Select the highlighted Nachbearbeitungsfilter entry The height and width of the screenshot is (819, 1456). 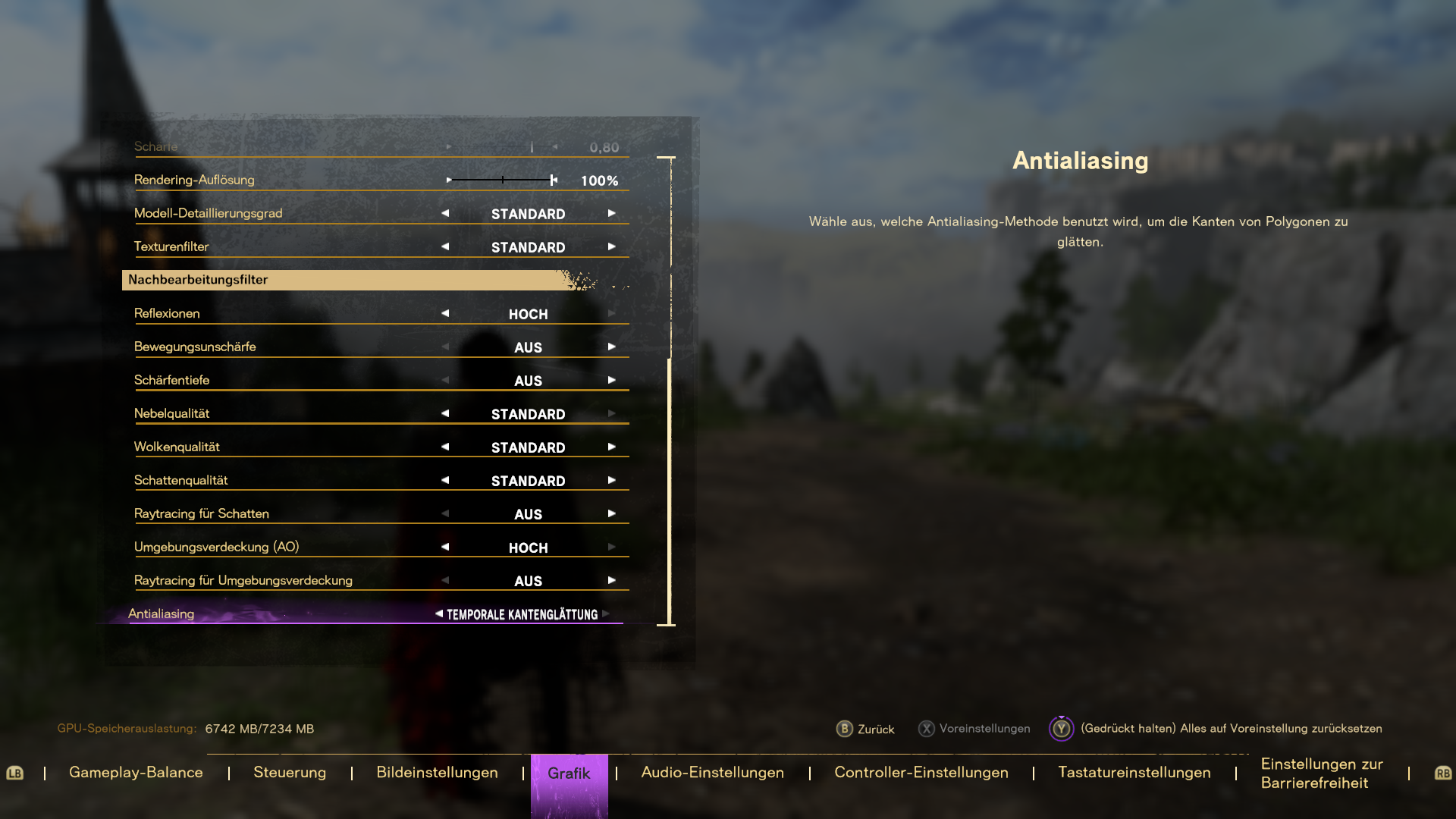341,279
